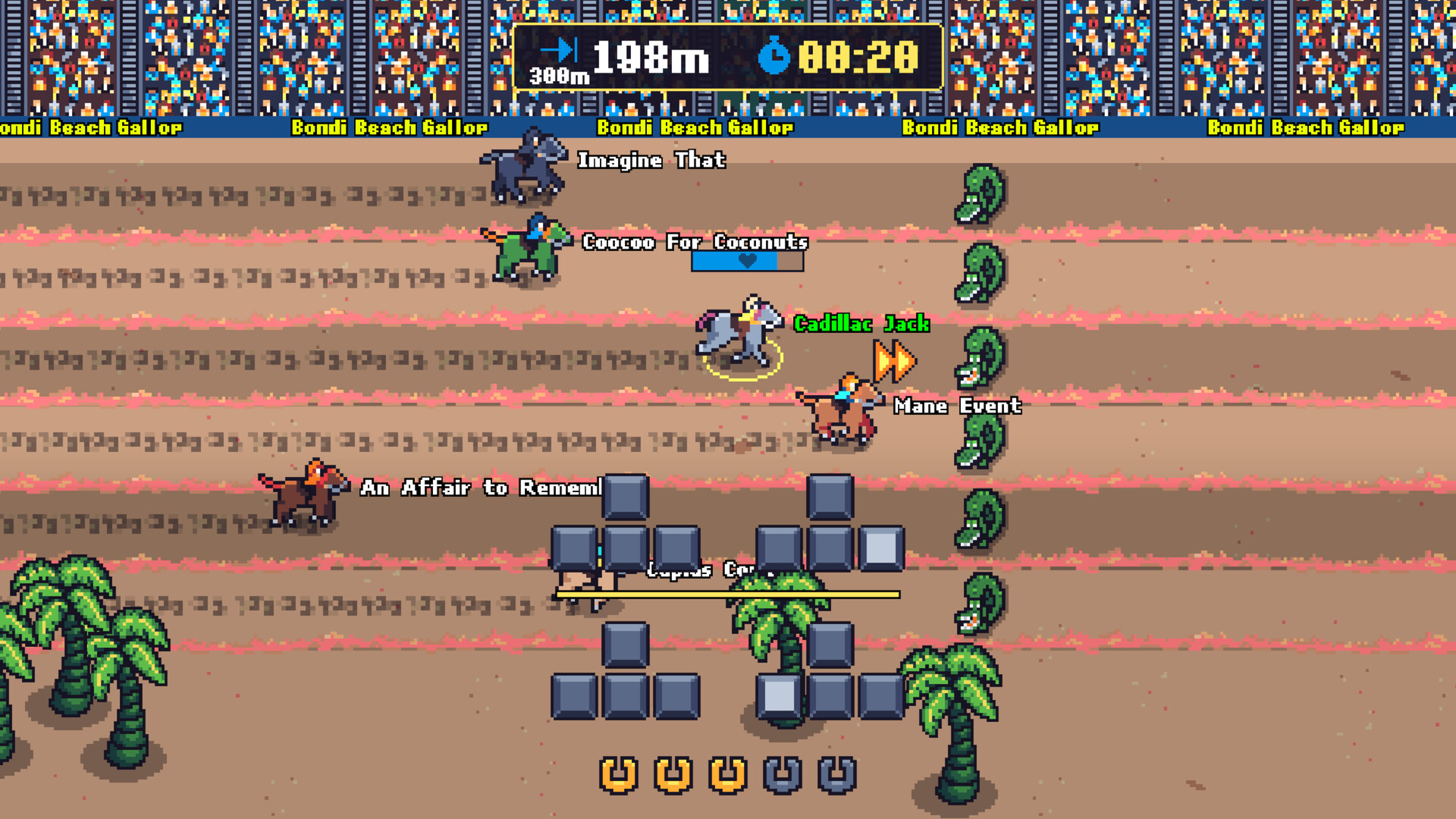
Task: Click the distance marker arrow showing 300m
Action: click(x=559, y=53)
